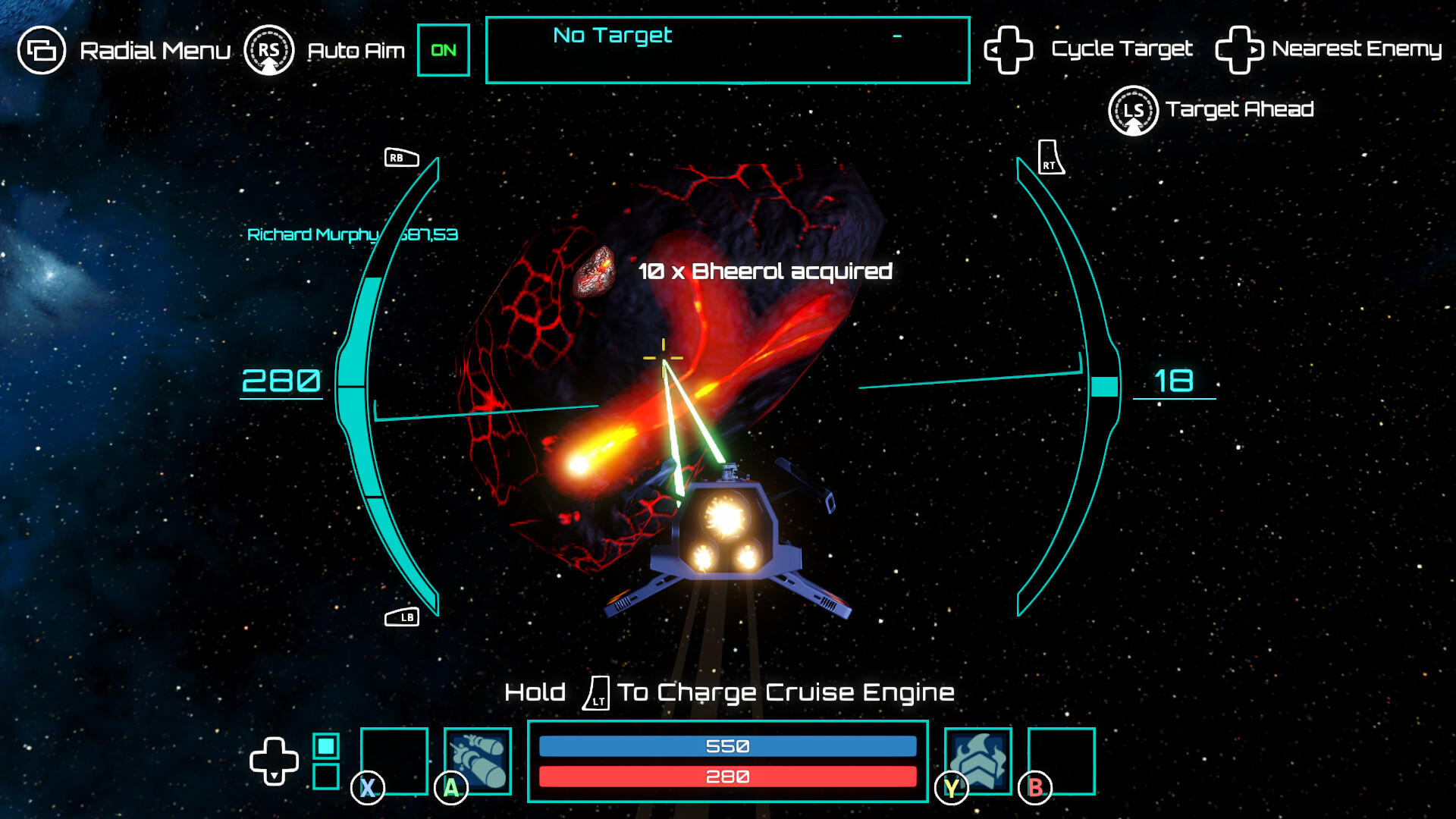Toggle Auto Aim off via the ON switch

(444, 50)
